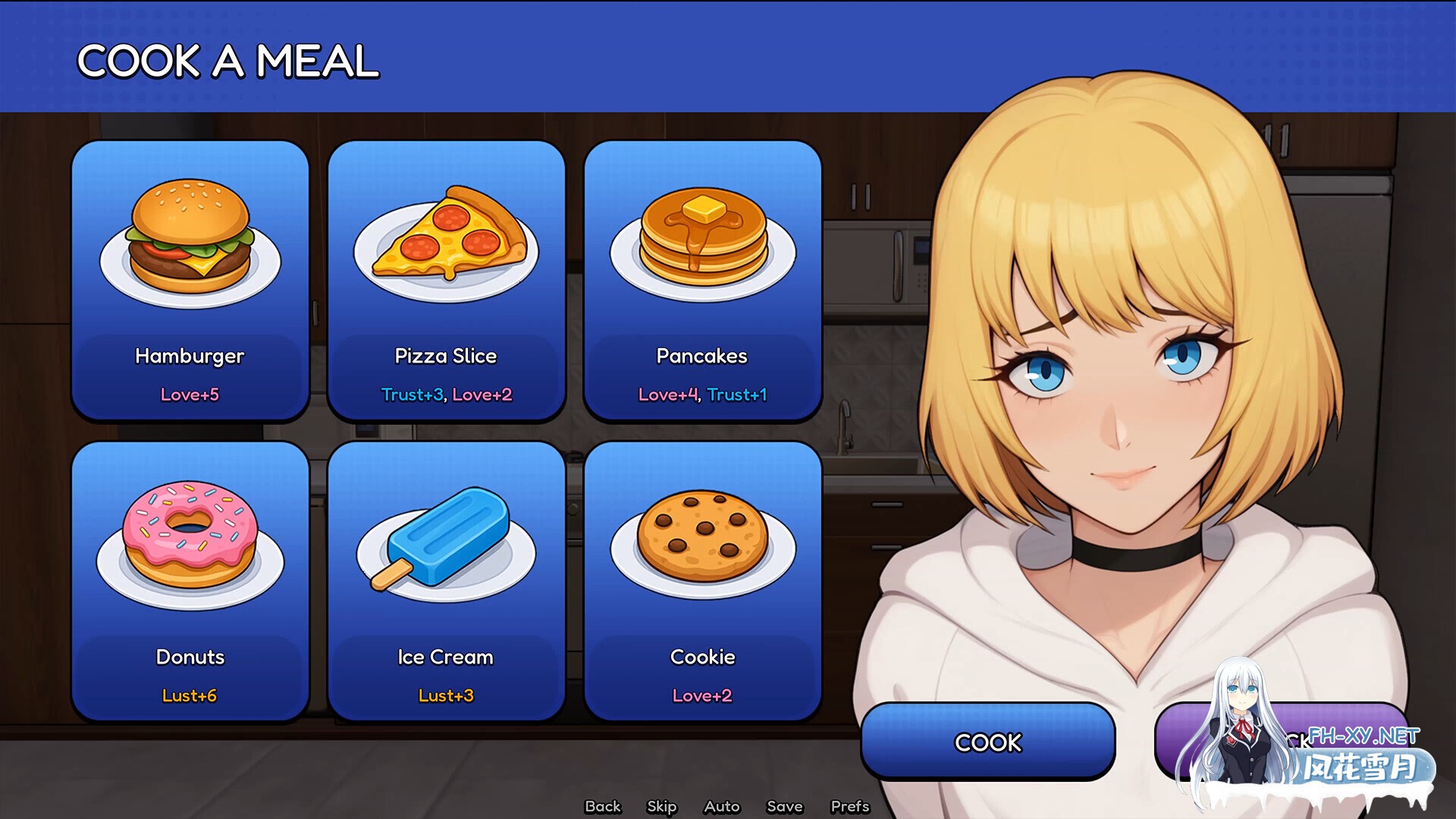
Task: Click the blue COOK button
Action: (987, 742)
